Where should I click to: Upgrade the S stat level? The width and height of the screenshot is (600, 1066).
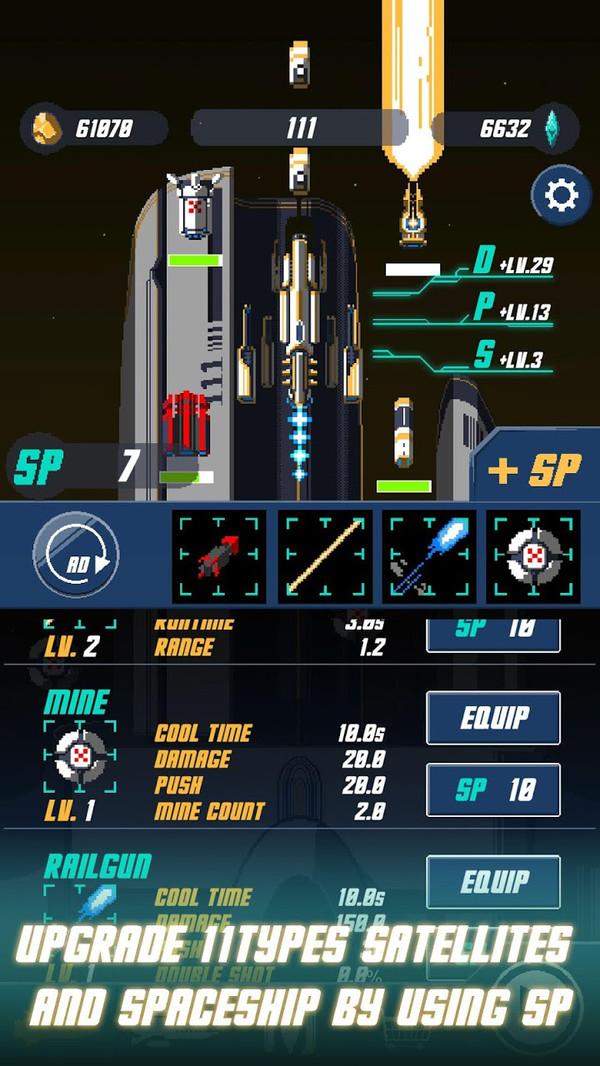click(x=512, y=356)
